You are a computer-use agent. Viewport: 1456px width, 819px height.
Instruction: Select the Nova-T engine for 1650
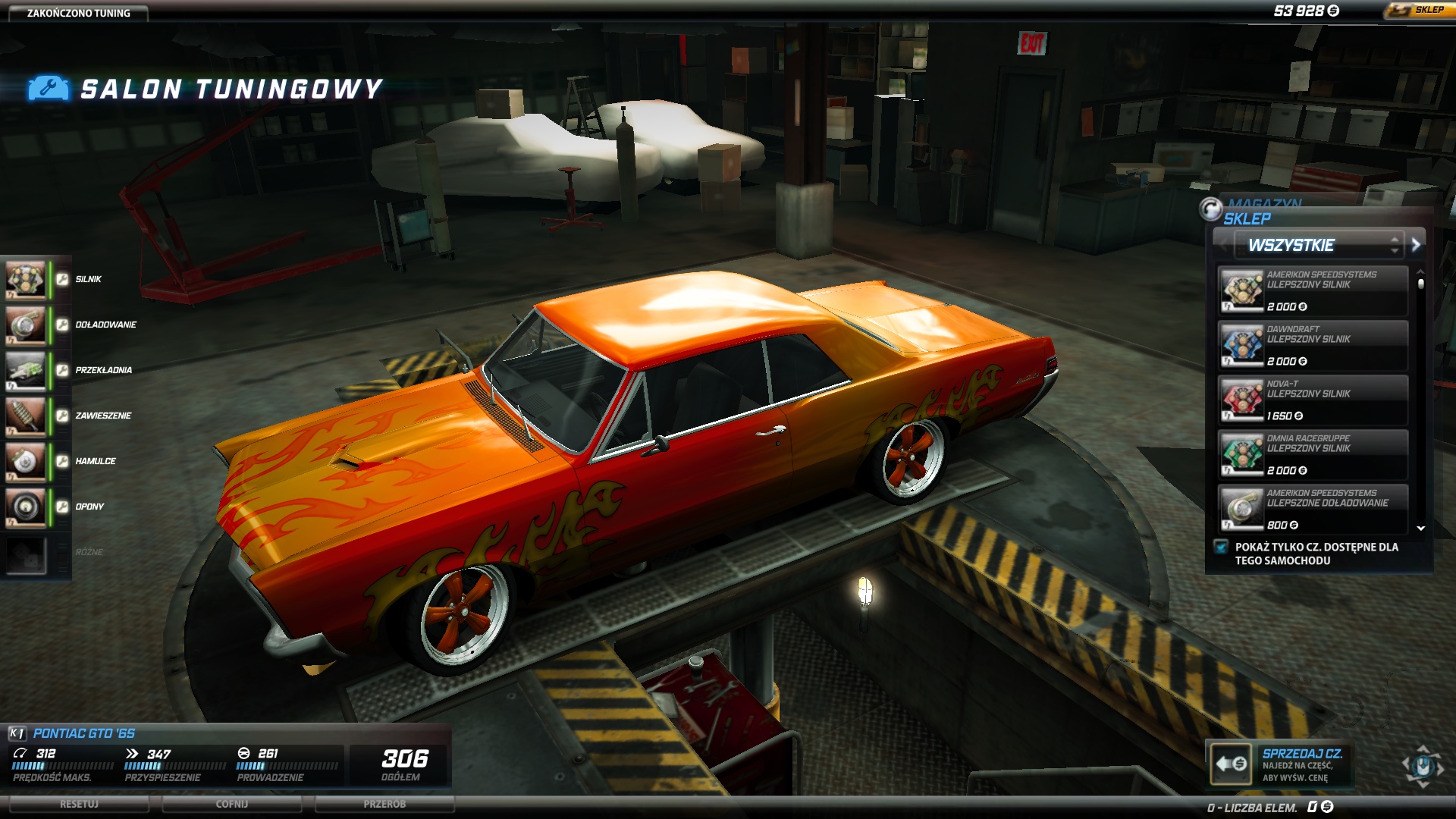[x=1313, y=400]
